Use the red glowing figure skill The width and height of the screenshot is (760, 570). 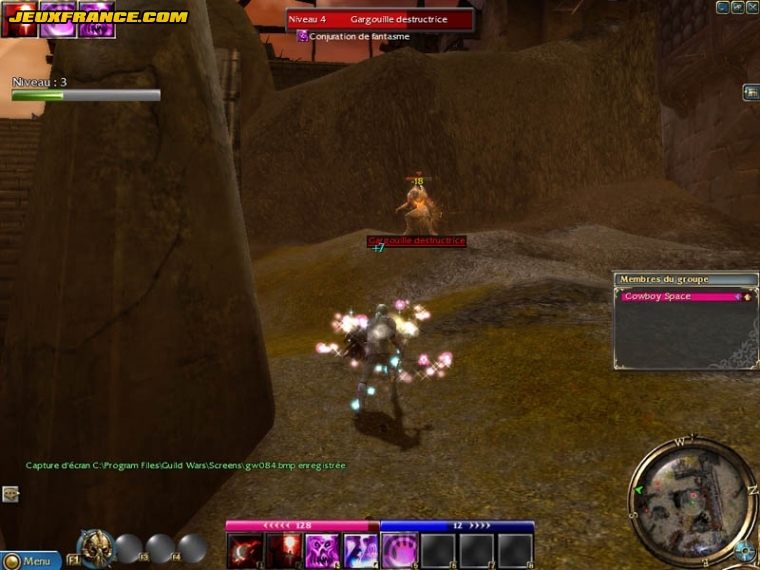coord(283,551)
